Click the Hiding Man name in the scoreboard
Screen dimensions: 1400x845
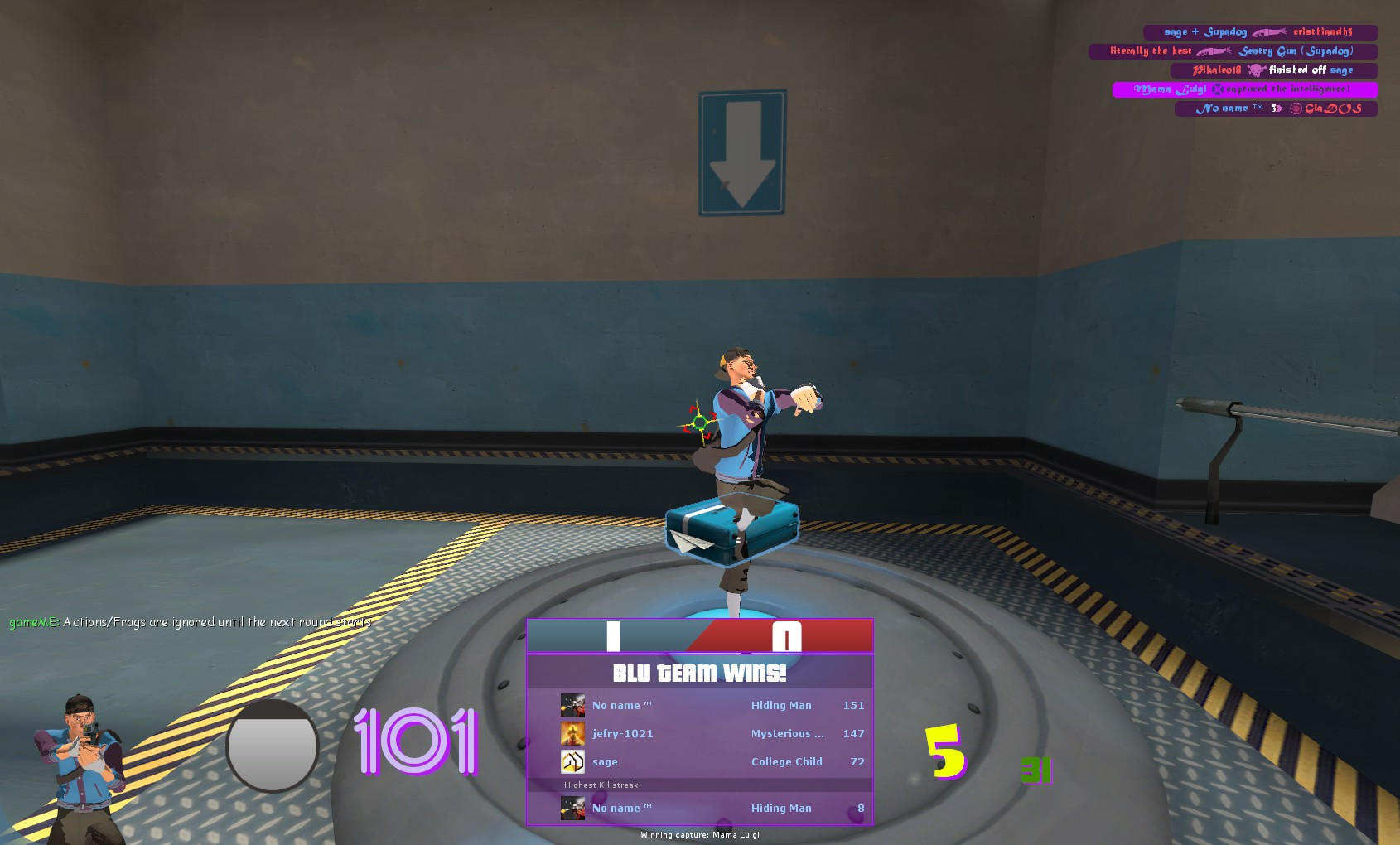click(x=780, y=705)
